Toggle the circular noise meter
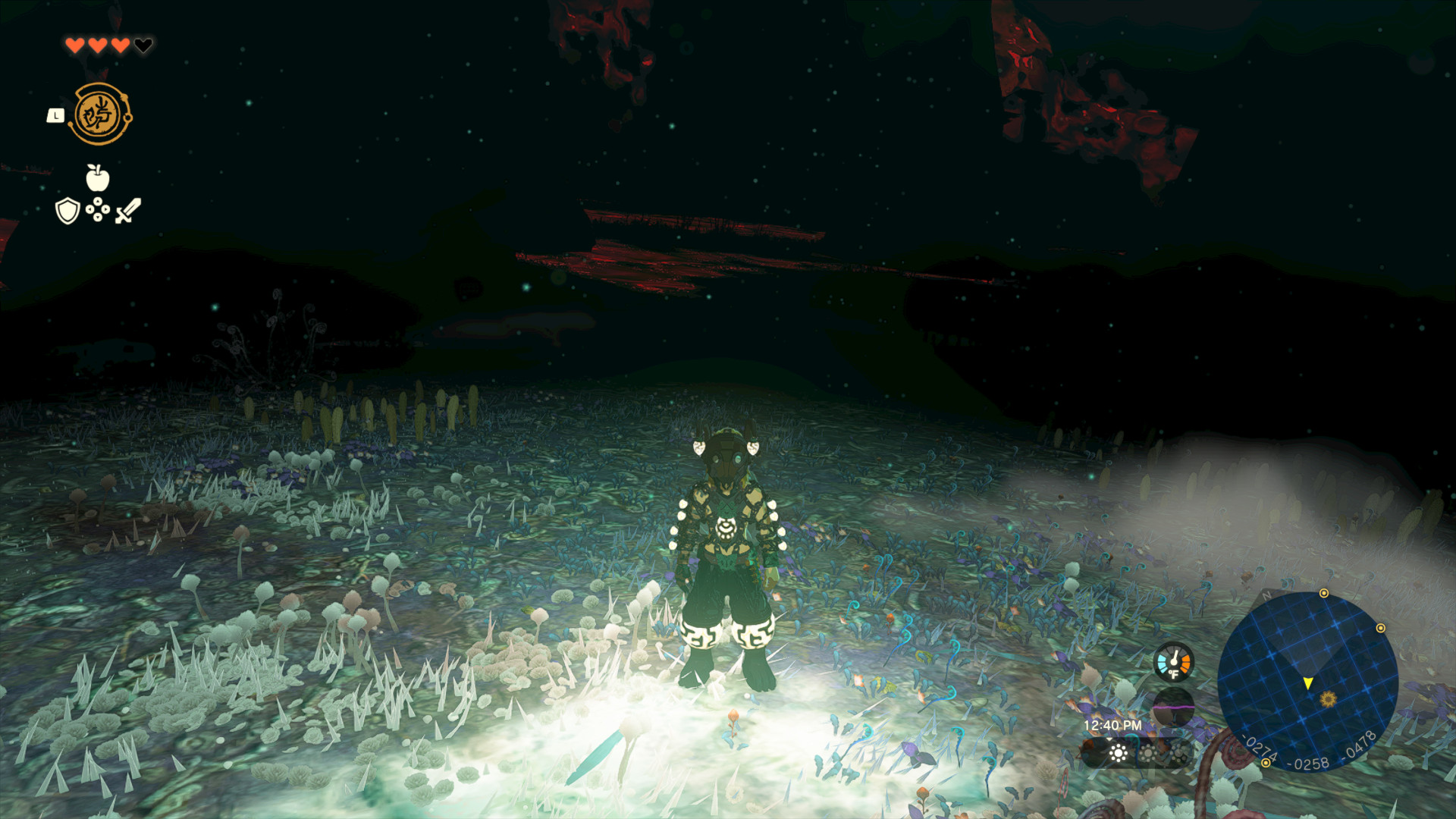This screenshot has width=1456, height=819. pos(1174,708)
